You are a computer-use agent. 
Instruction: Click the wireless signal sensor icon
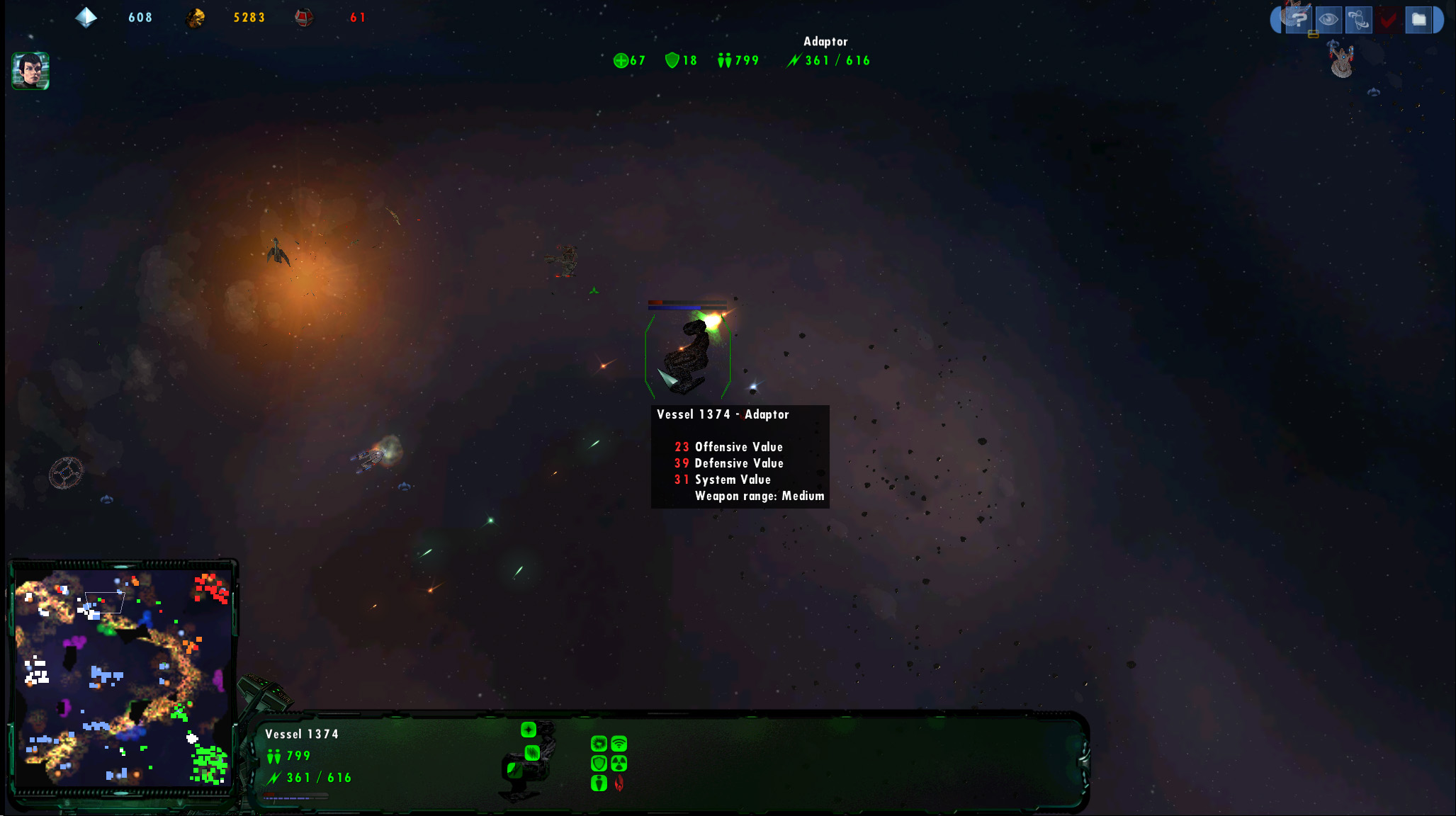point(619,743)
